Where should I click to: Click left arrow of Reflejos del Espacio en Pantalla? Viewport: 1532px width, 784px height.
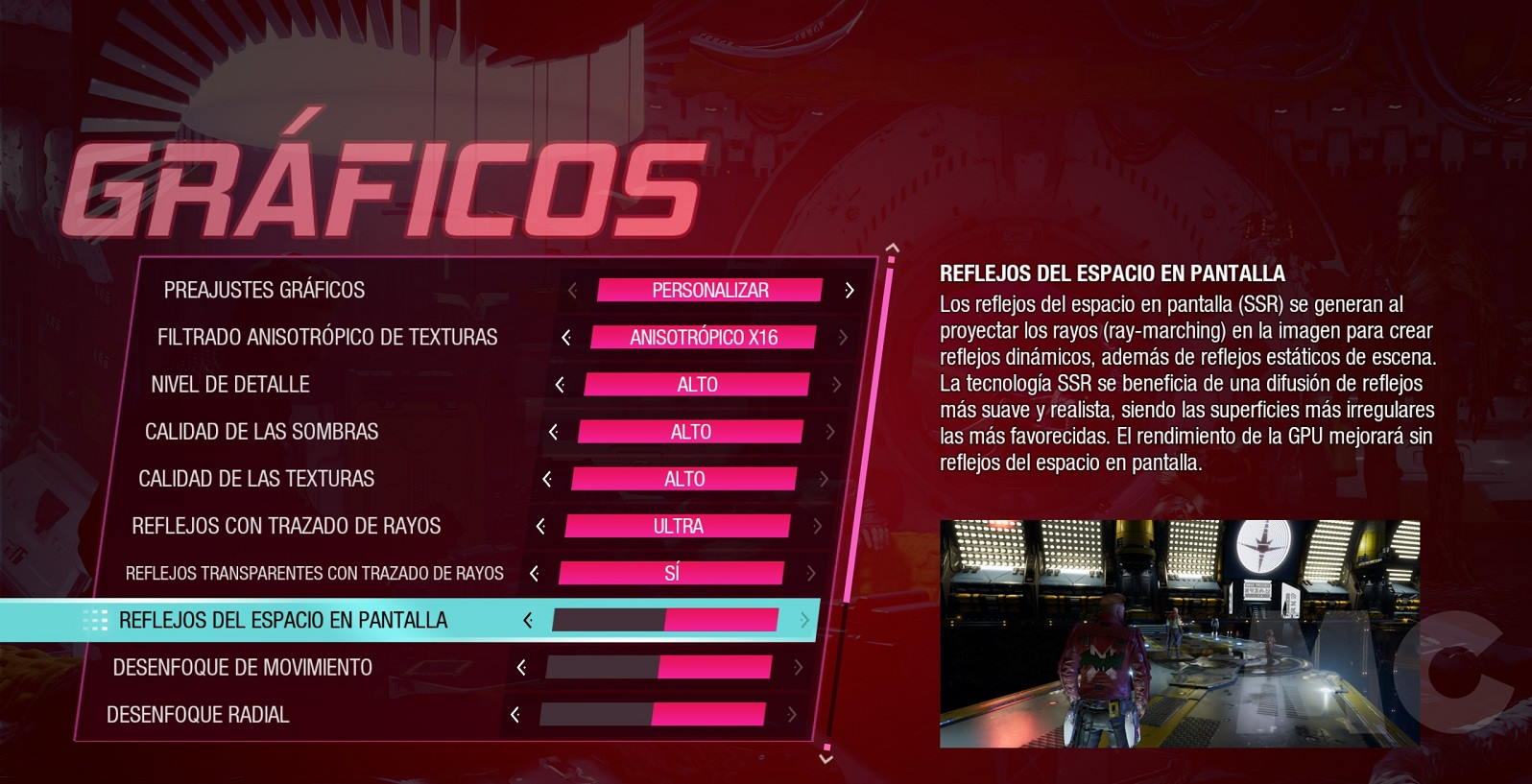pyautogui.click(x=527, y=621)
